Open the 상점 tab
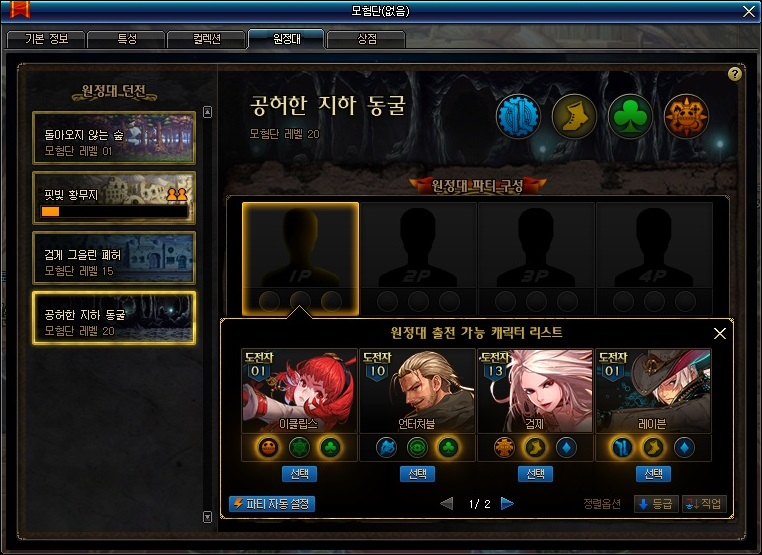The height and width of the screenshot is (555, 762). tap(366, 40)
